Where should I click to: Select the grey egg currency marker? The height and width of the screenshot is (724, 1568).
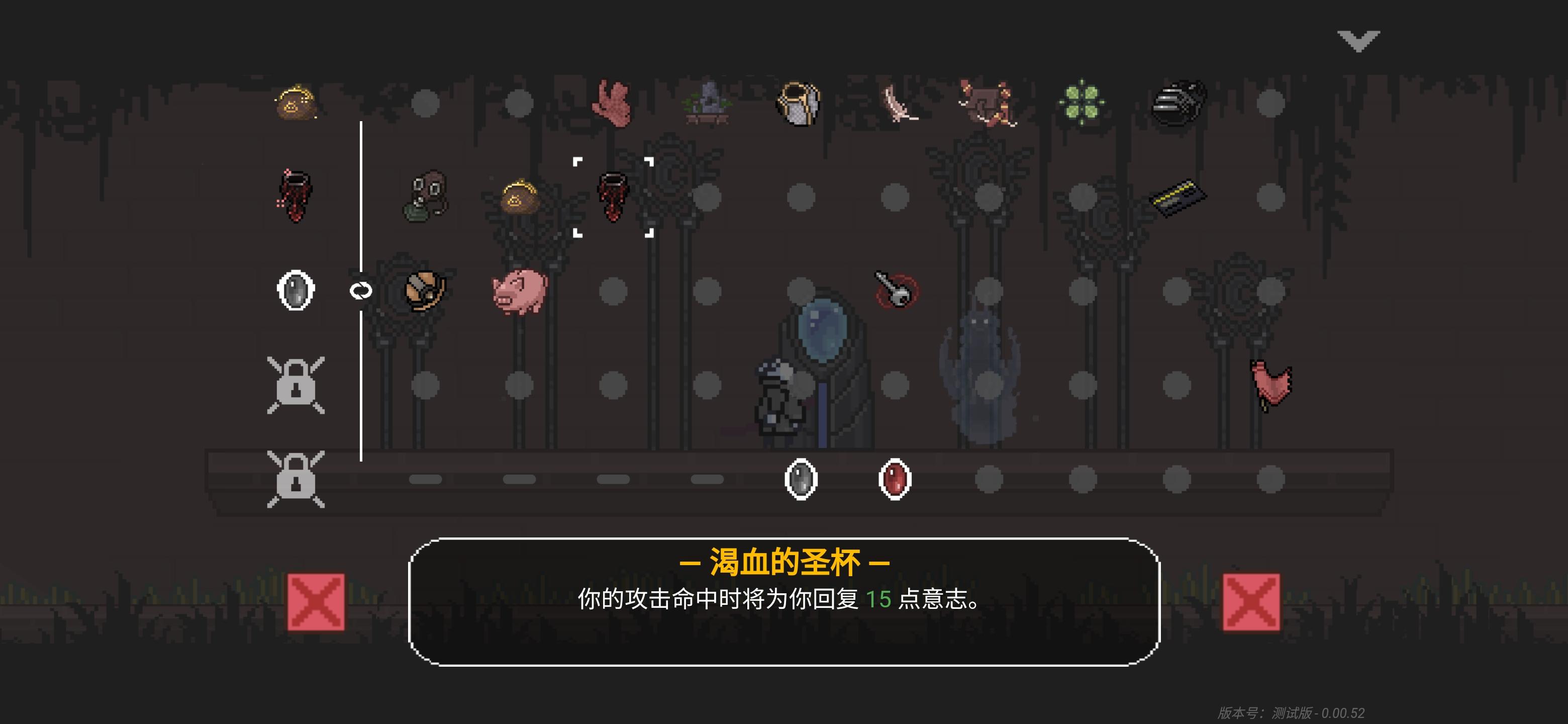[x=802, y=480]
